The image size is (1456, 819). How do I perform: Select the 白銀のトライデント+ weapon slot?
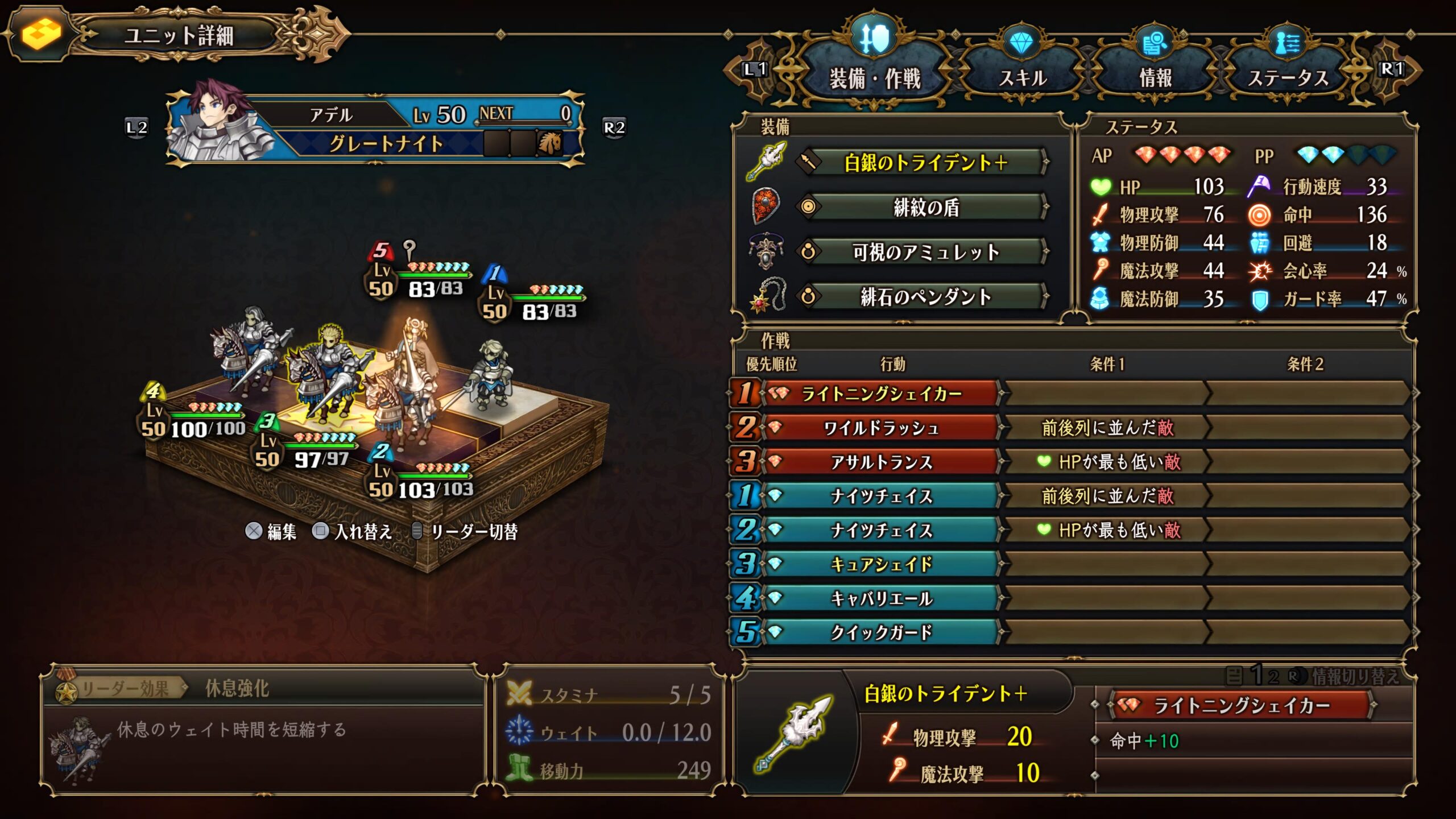[925, 163]
